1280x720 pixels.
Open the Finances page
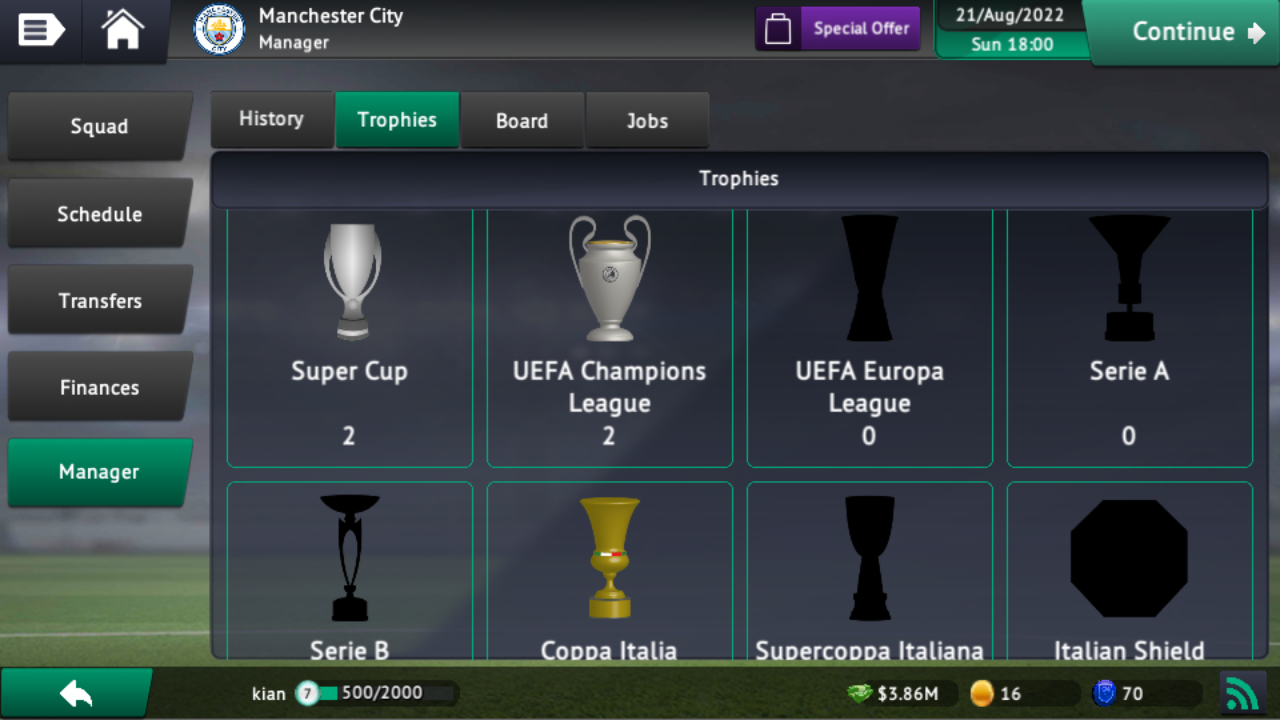point(100,387)
